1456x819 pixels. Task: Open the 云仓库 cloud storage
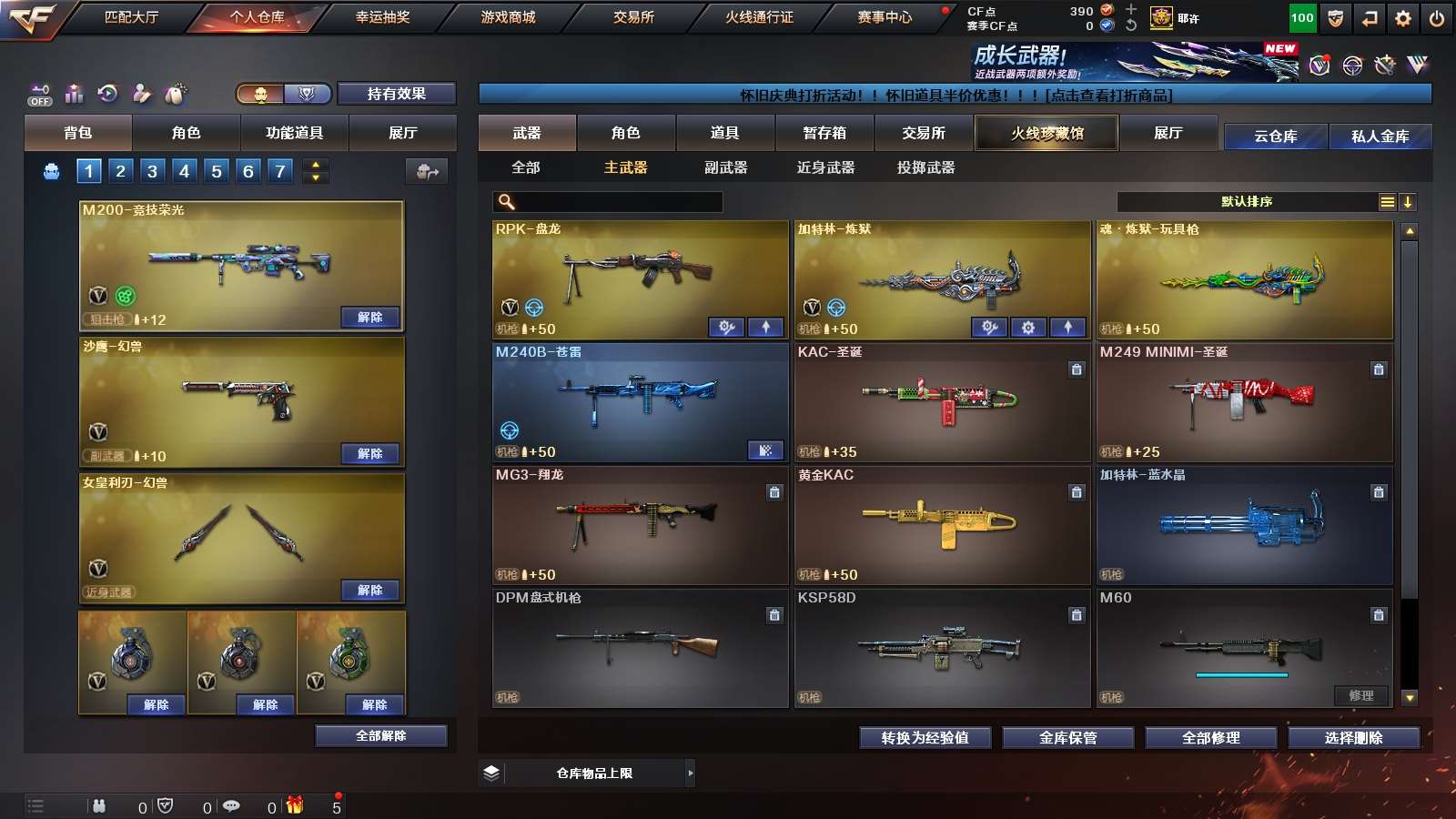[1275, 136]
